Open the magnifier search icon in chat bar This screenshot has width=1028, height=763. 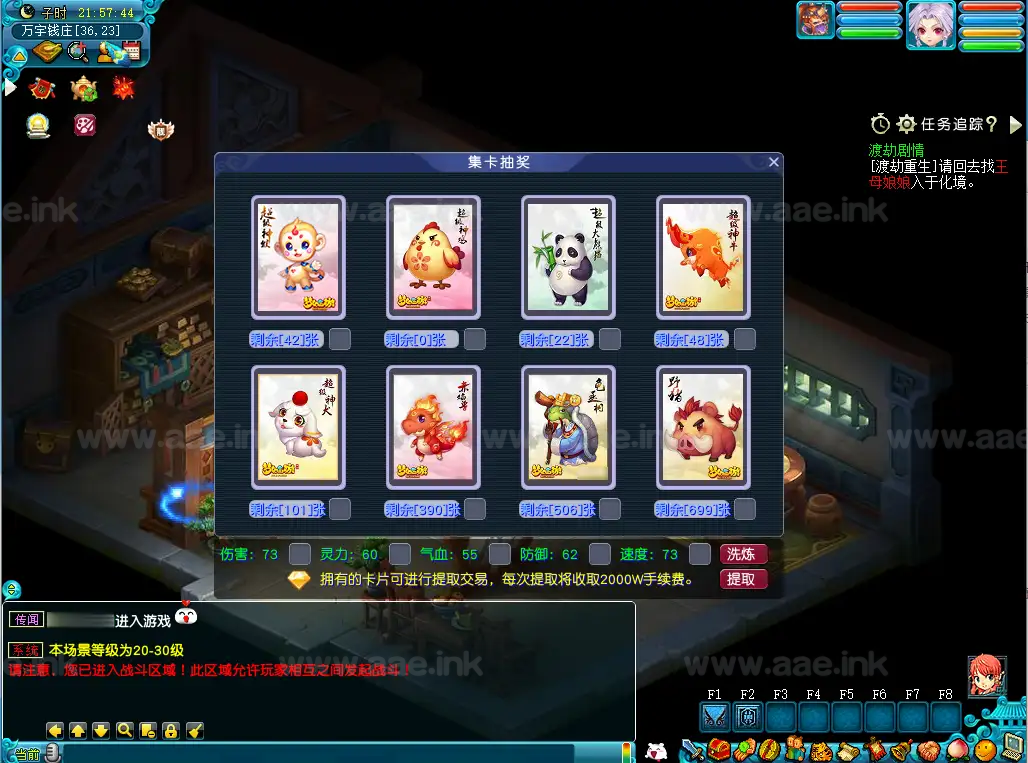coord(124,731)
